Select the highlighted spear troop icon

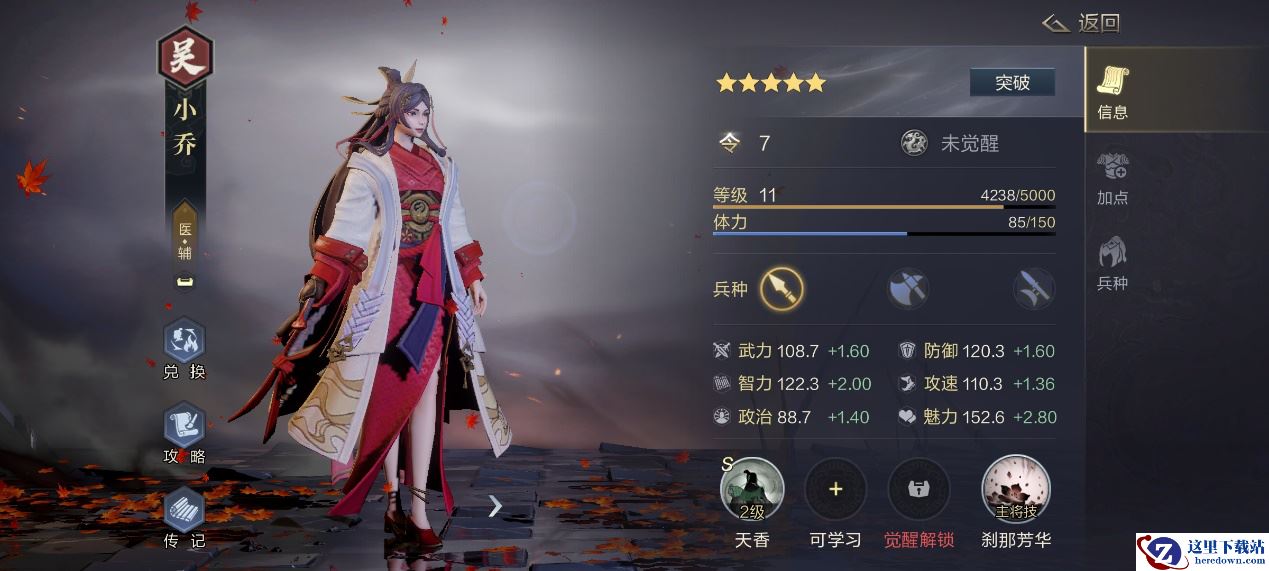pyautogui.click(x=781, y=289)
